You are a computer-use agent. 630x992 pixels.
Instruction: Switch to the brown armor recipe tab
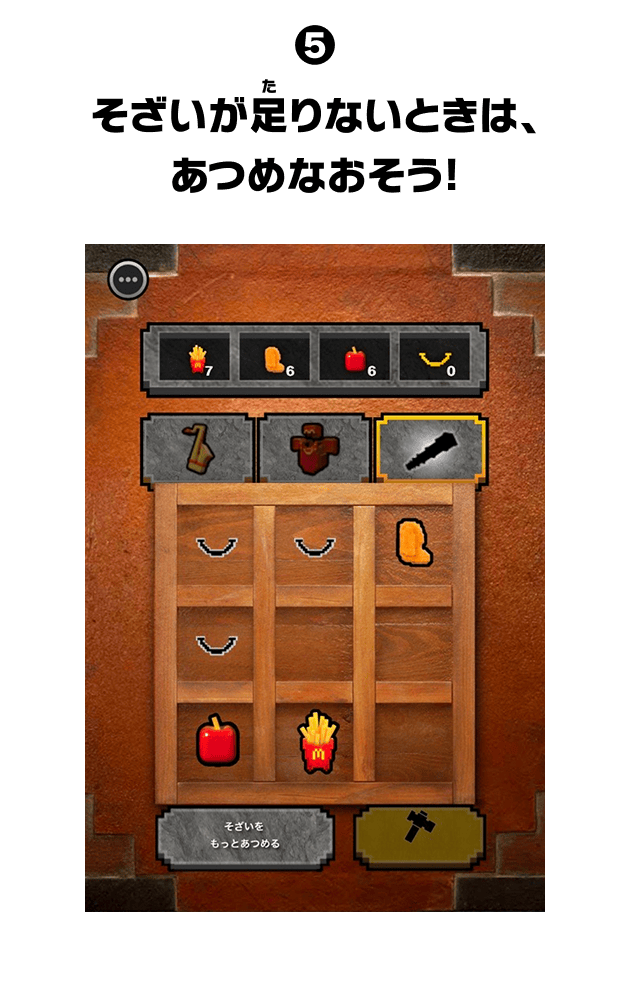point(315,449)
